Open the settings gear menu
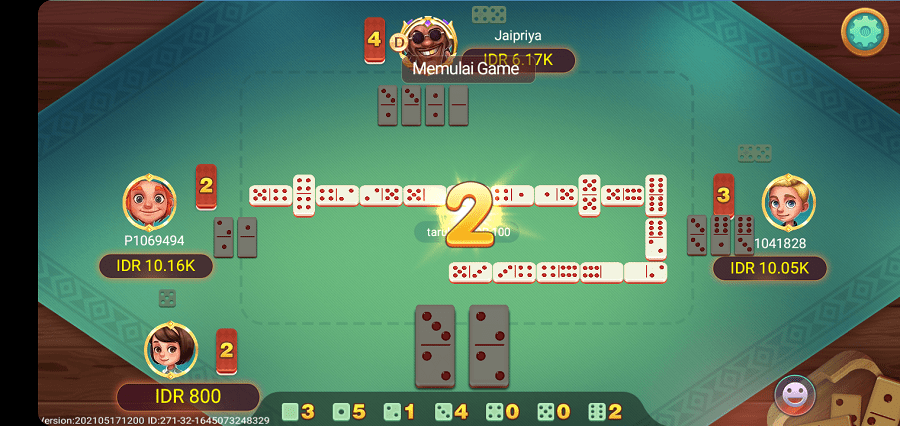Viewport: 900px width, 426px height. click(x=864, y=32)
